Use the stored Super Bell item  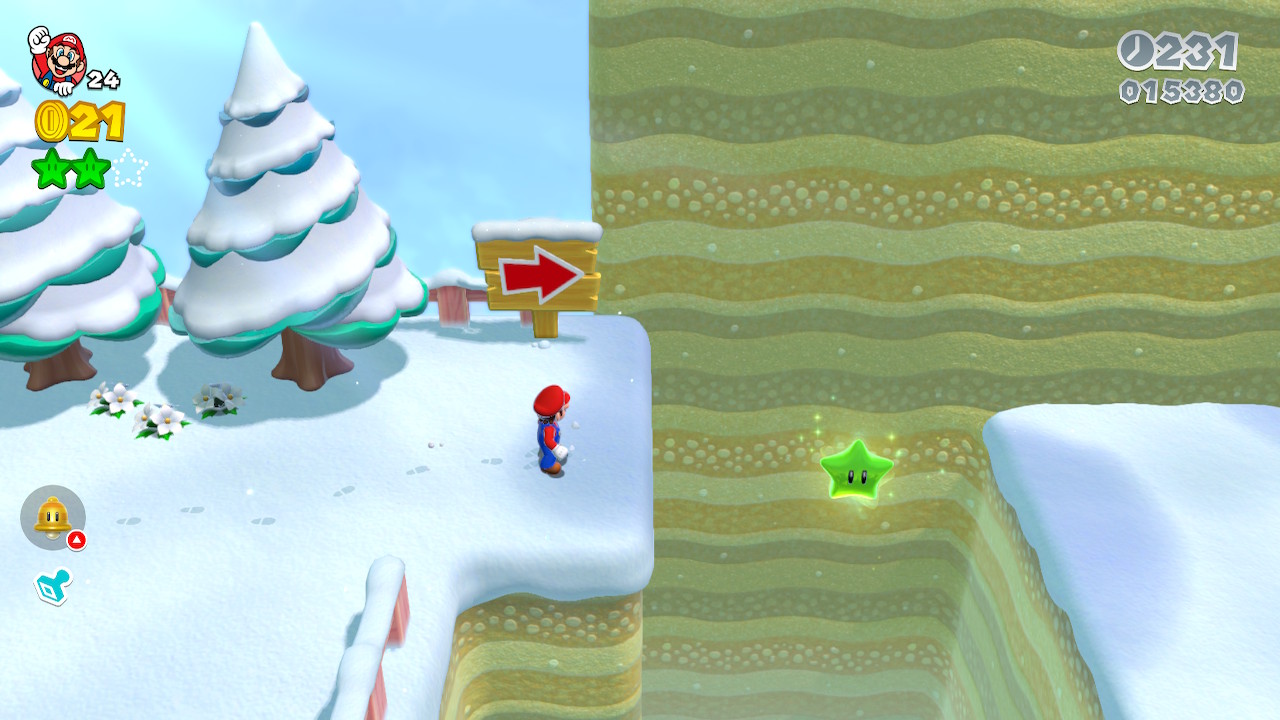click(52, 517)
